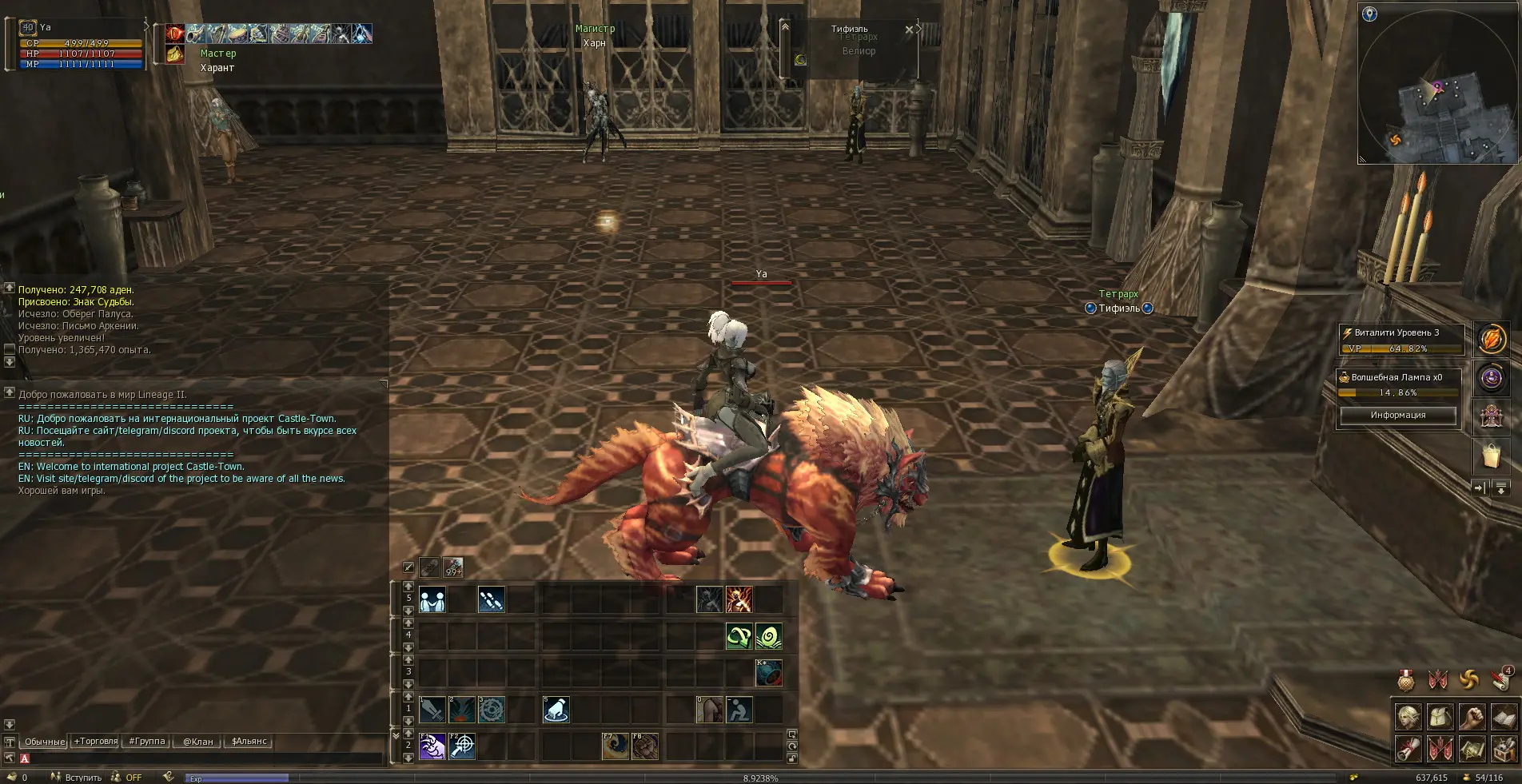
Task: Switch to the +Торговля chat tab
Action: click(x=96, y=742)
